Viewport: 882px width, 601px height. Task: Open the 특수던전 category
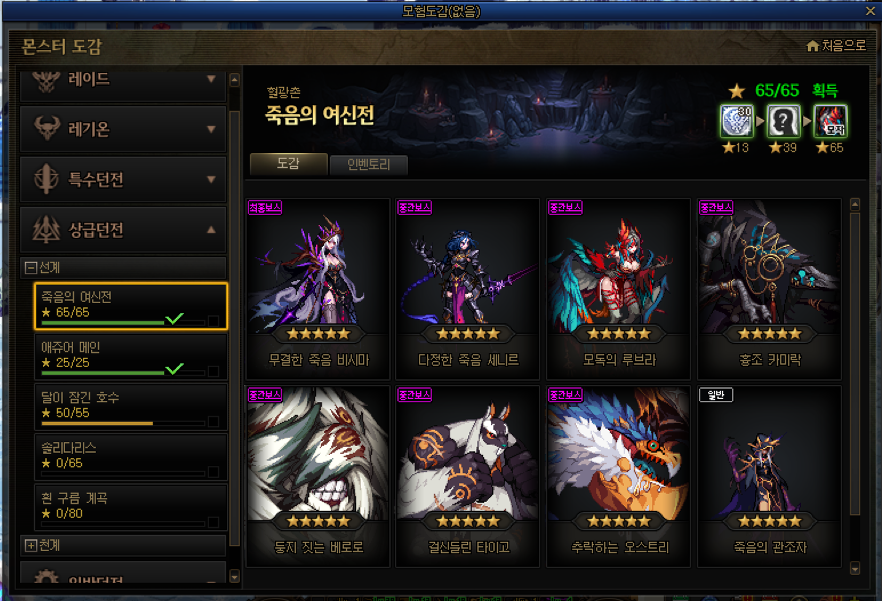click(122, 180)
